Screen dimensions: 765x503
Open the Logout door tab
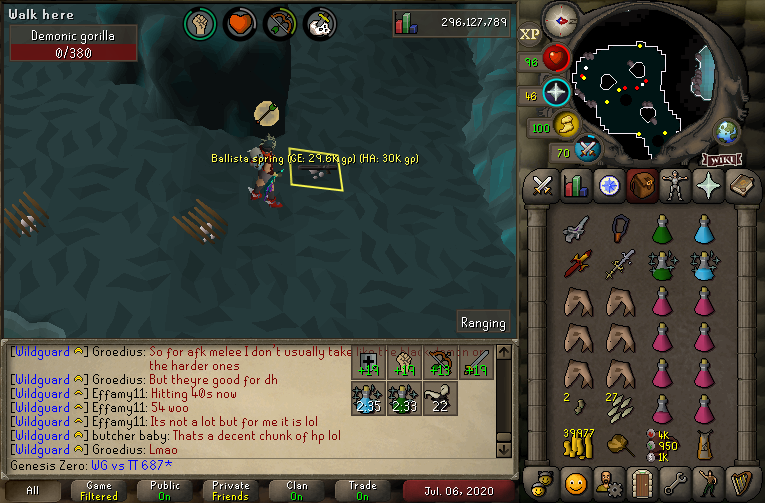click(642, 483)
